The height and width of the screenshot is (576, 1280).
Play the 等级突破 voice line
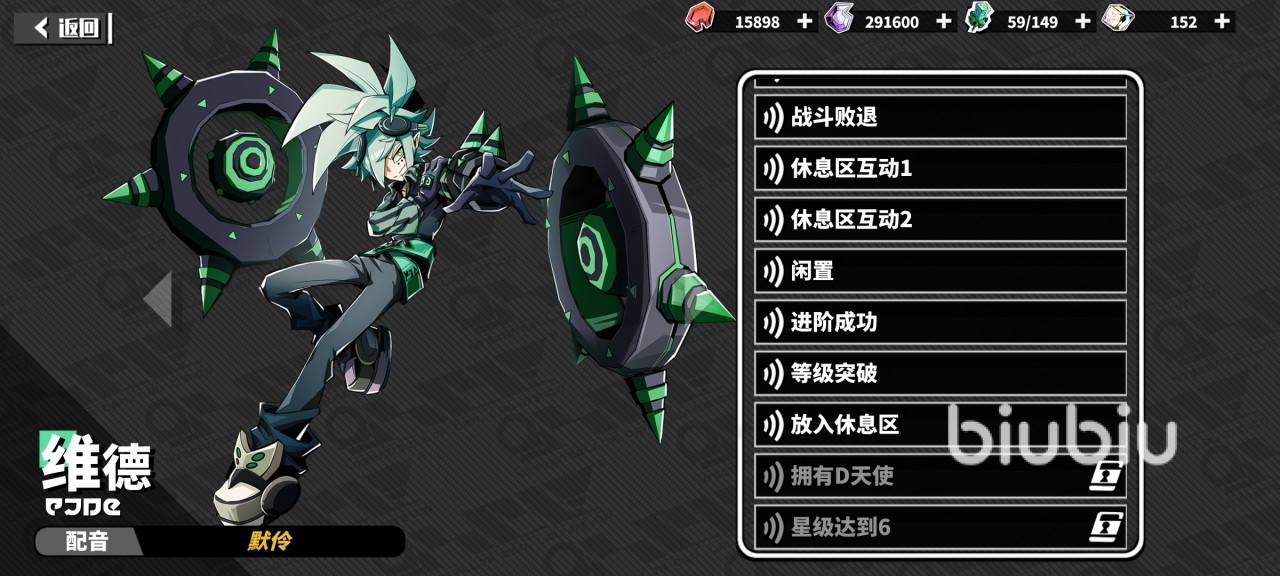click(x=940, y=374)
